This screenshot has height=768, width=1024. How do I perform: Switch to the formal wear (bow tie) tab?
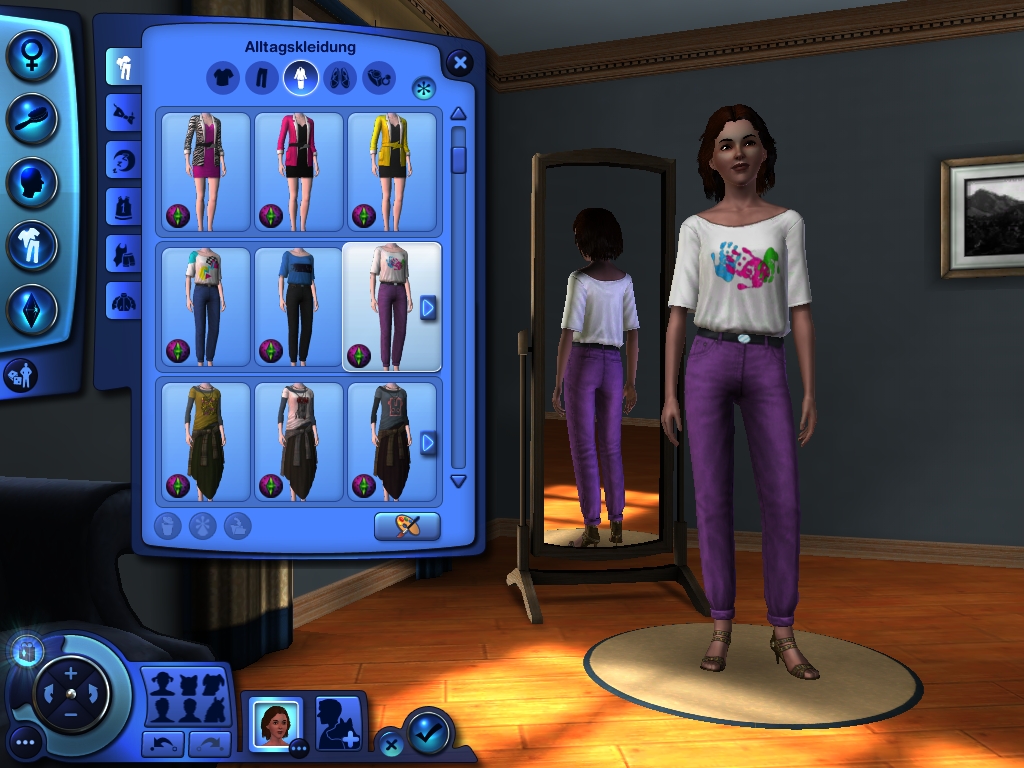(x=124, y=114)
